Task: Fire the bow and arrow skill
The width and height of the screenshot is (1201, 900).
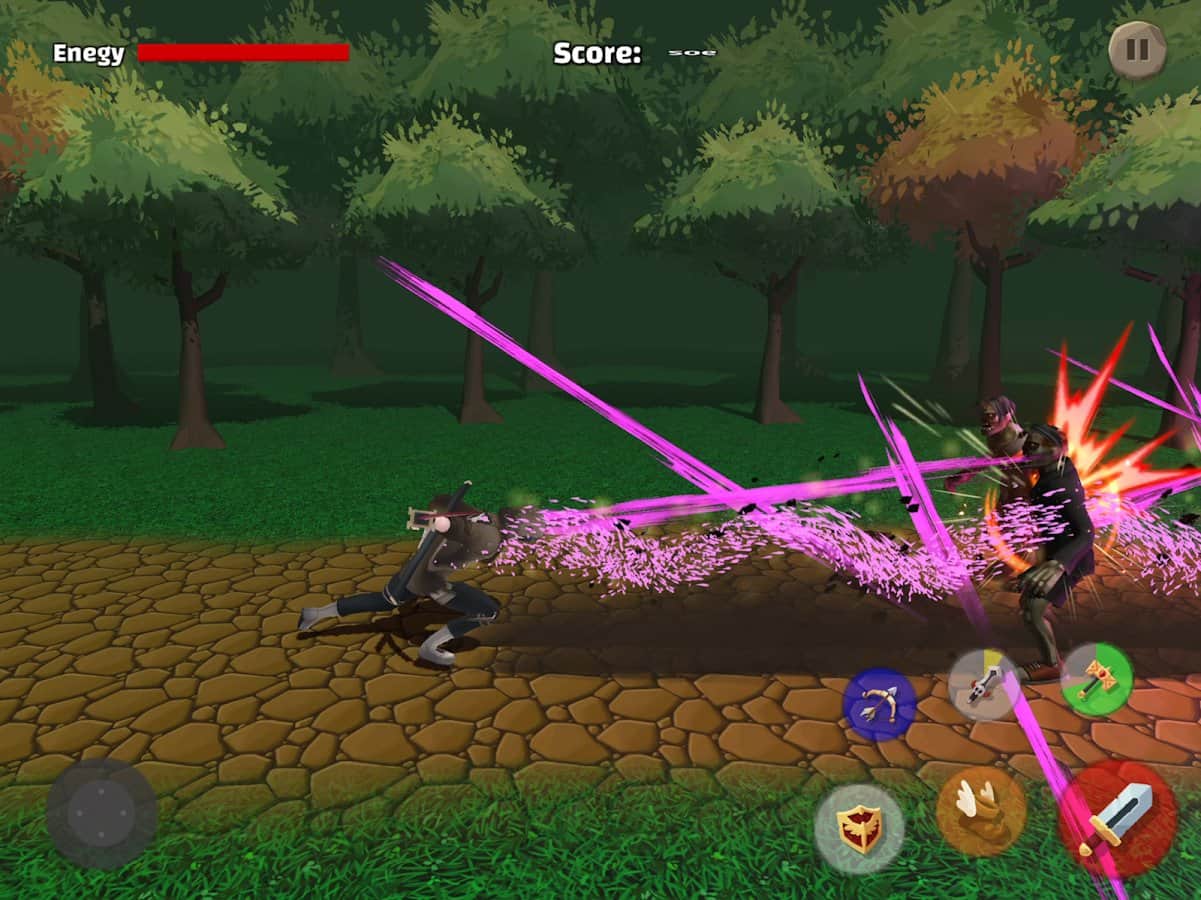Action: [x=879, y=704]
